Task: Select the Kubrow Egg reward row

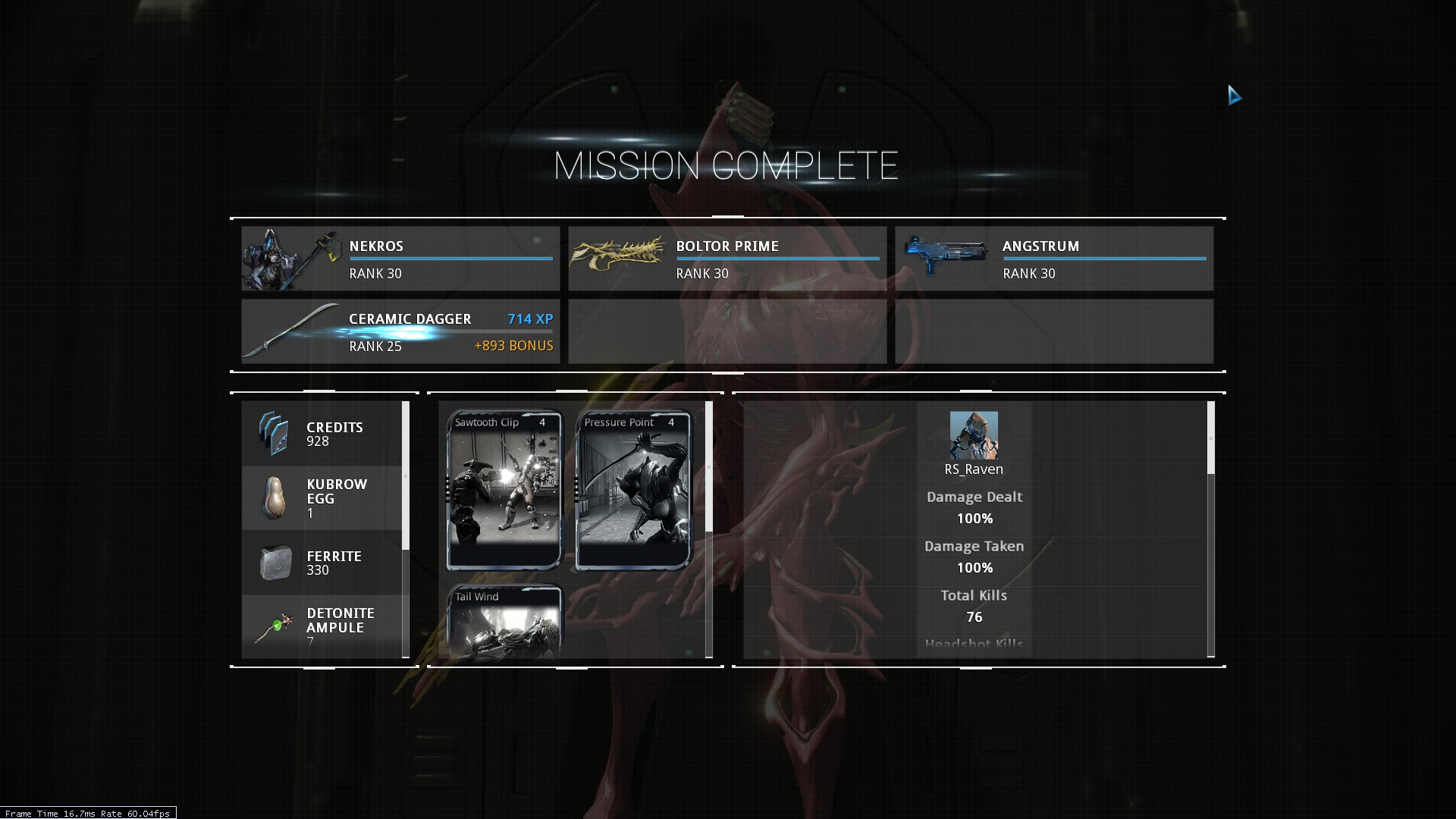Action: pyautogui.click(x=322, y=498)
